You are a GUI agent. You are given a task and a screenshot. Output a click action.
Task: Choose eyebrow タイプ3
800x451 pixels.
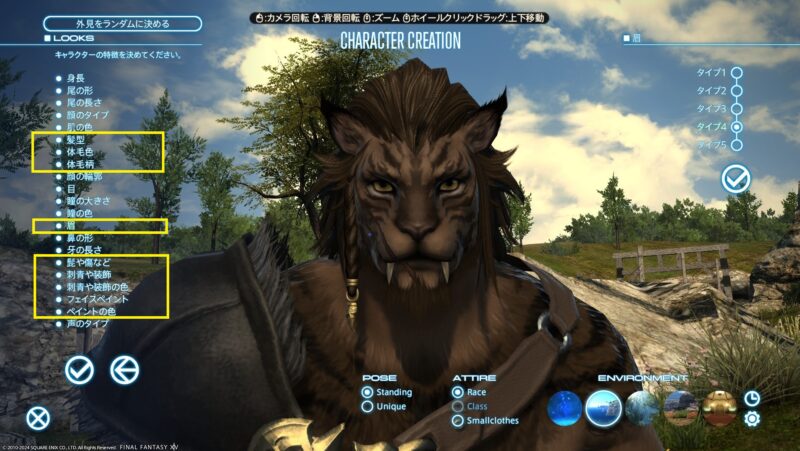click(x=737, y=109)
